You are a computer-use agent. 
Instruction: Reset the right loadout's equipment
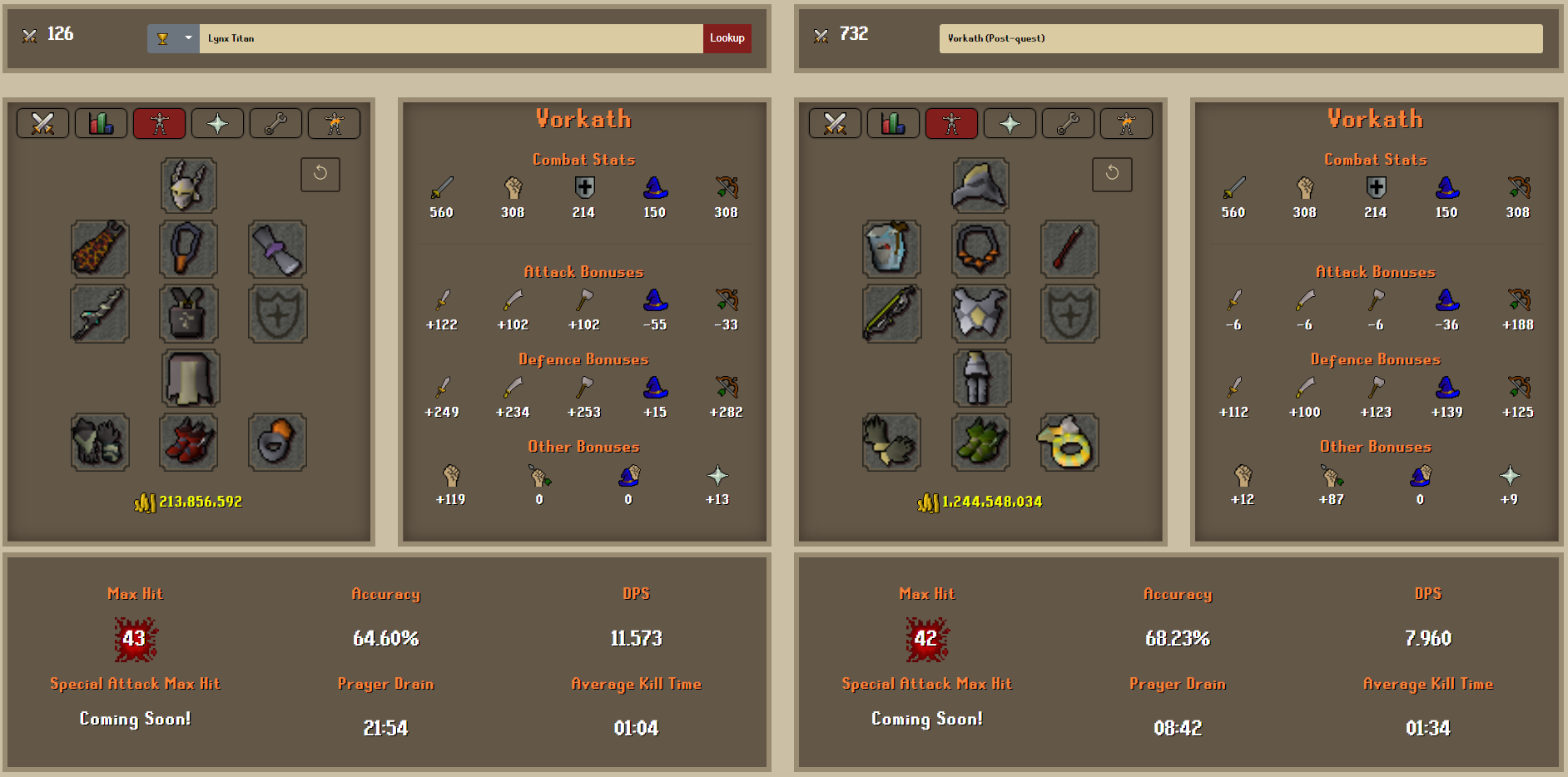(x=1113, y=175)
